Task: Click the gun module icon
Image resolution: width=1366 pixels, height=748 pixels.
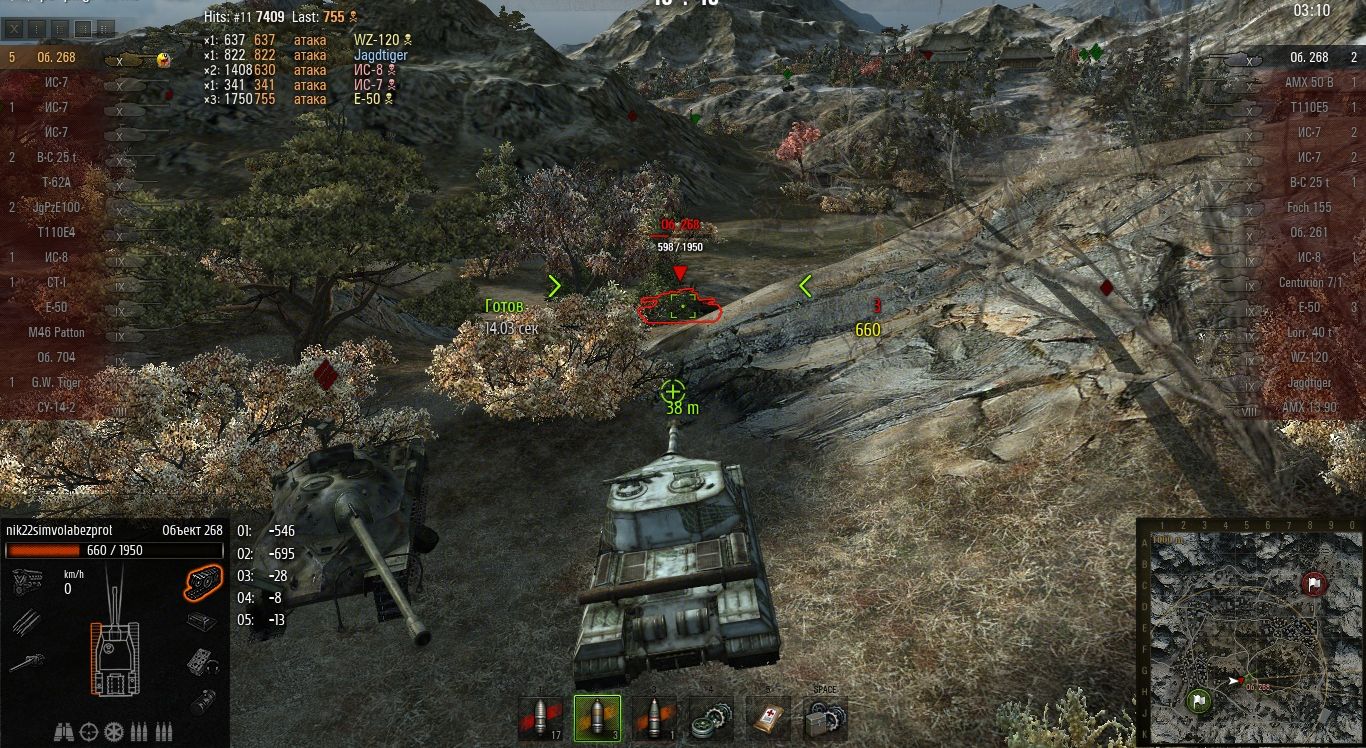Action: (x=27, y=662)
